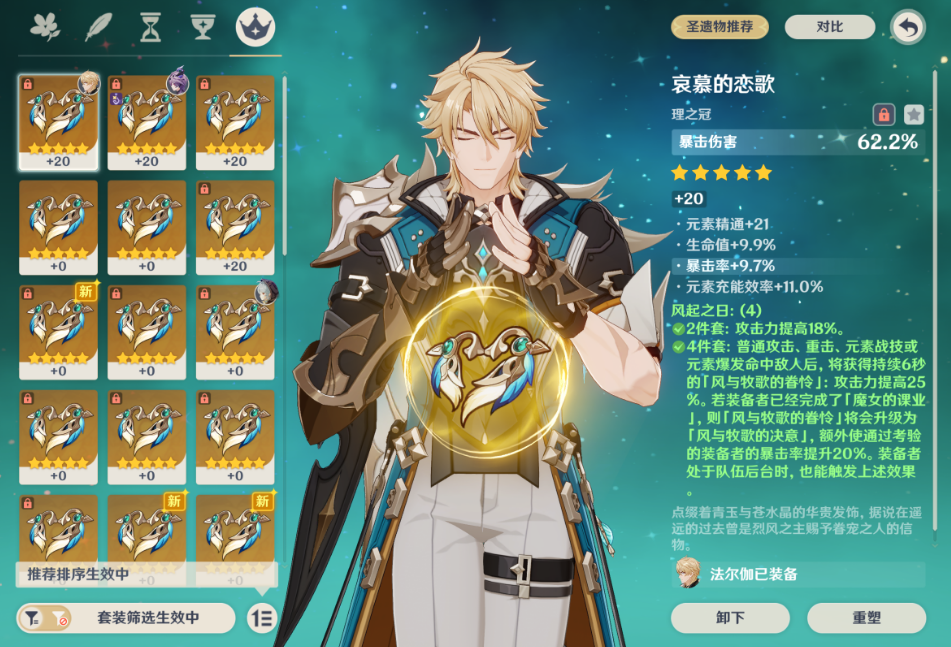Click the 对比 compare button
Viewport: 951px width, 647px height.
[x=829, y=27]
